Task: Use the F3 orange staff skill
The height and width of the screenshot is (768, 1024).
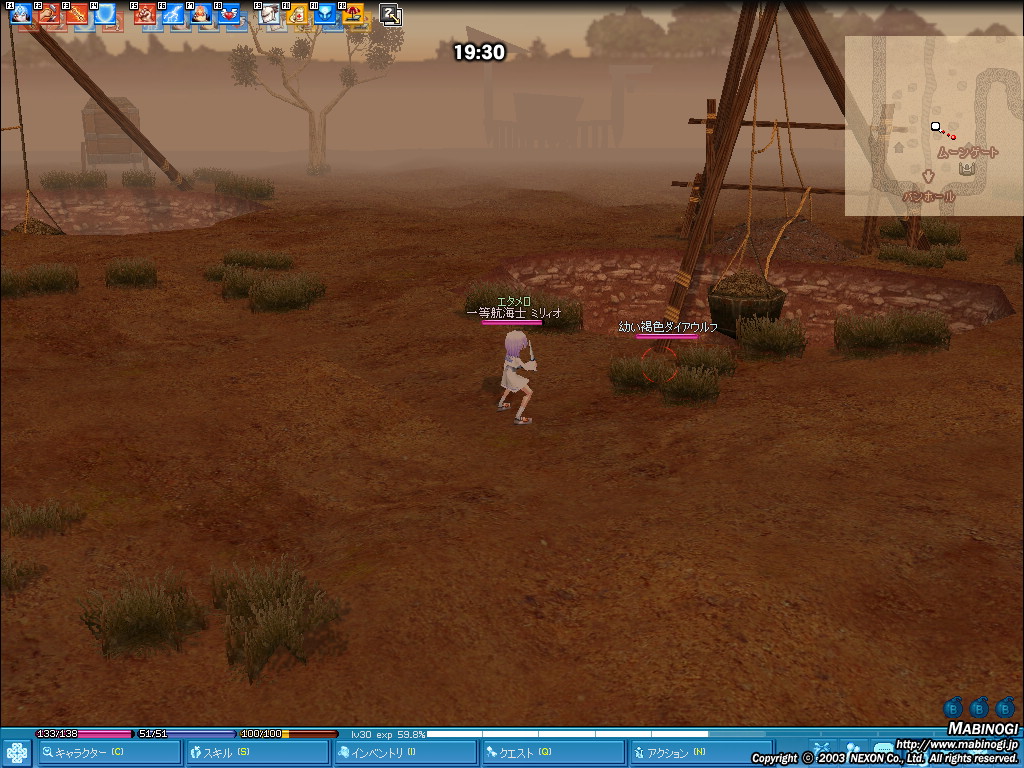Action: (77, 14)
